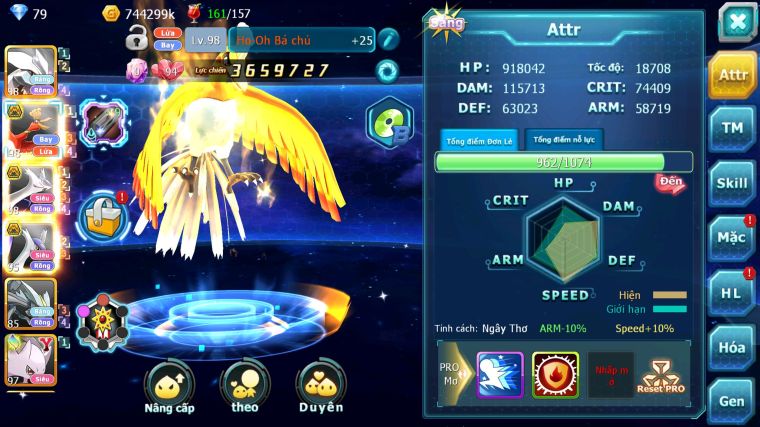
Task: Switch to the TM tab
Action: tap(732, 128)
